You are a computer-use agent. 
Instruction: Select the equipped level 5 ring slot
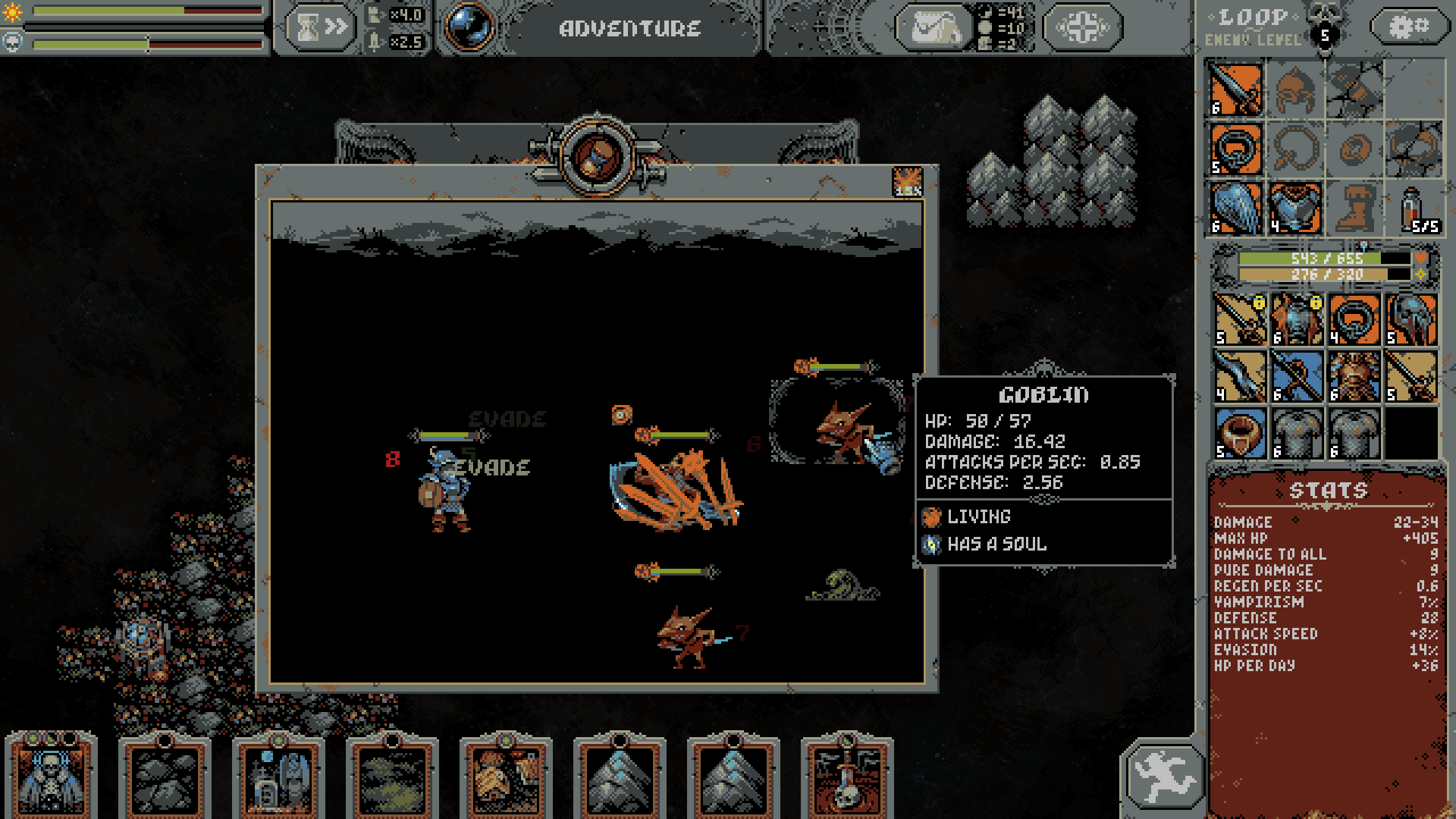pos(1236,149)
